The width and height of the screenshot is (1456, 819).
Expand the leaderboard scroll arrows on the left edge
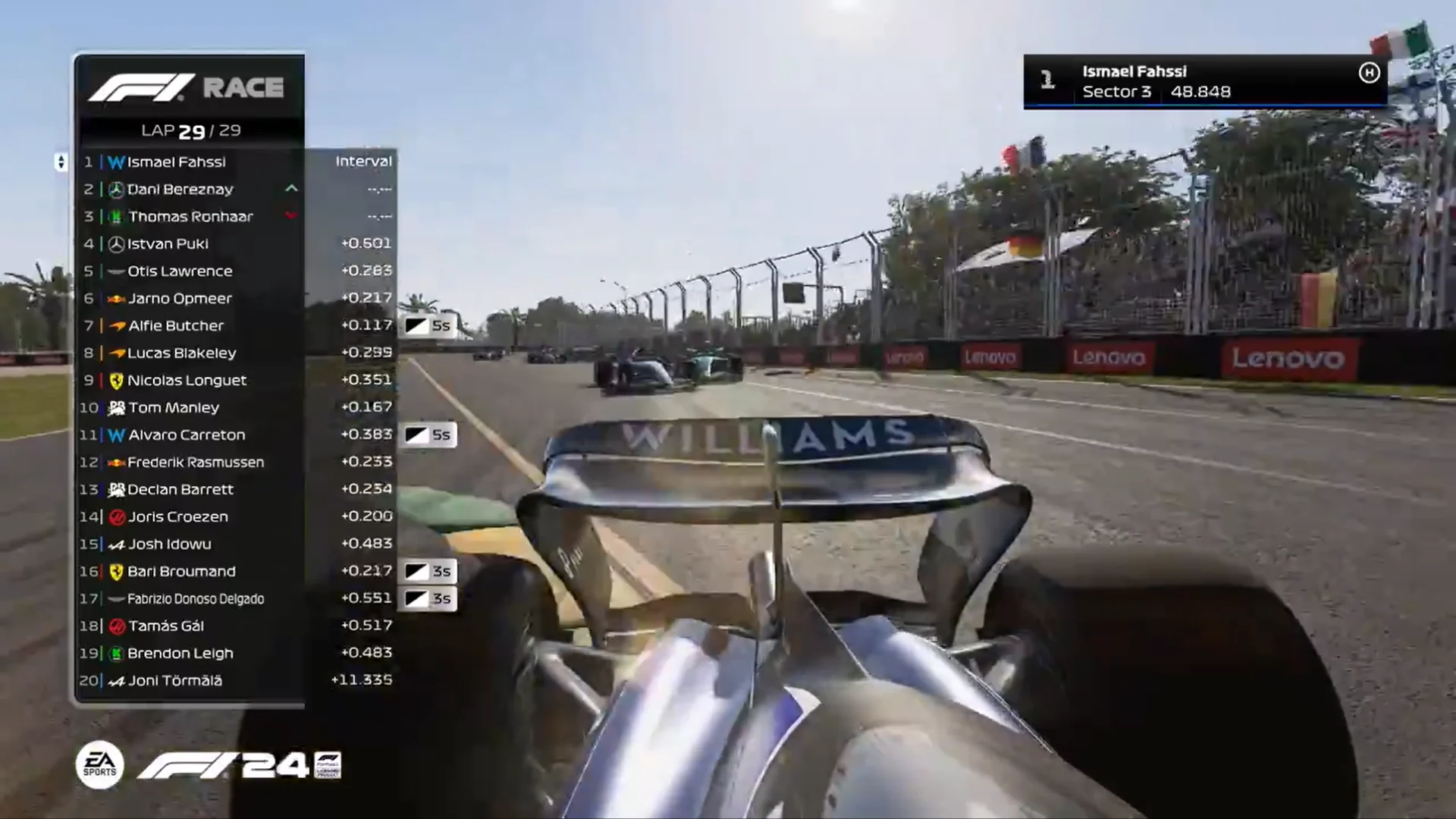click(x=61, y=162)
